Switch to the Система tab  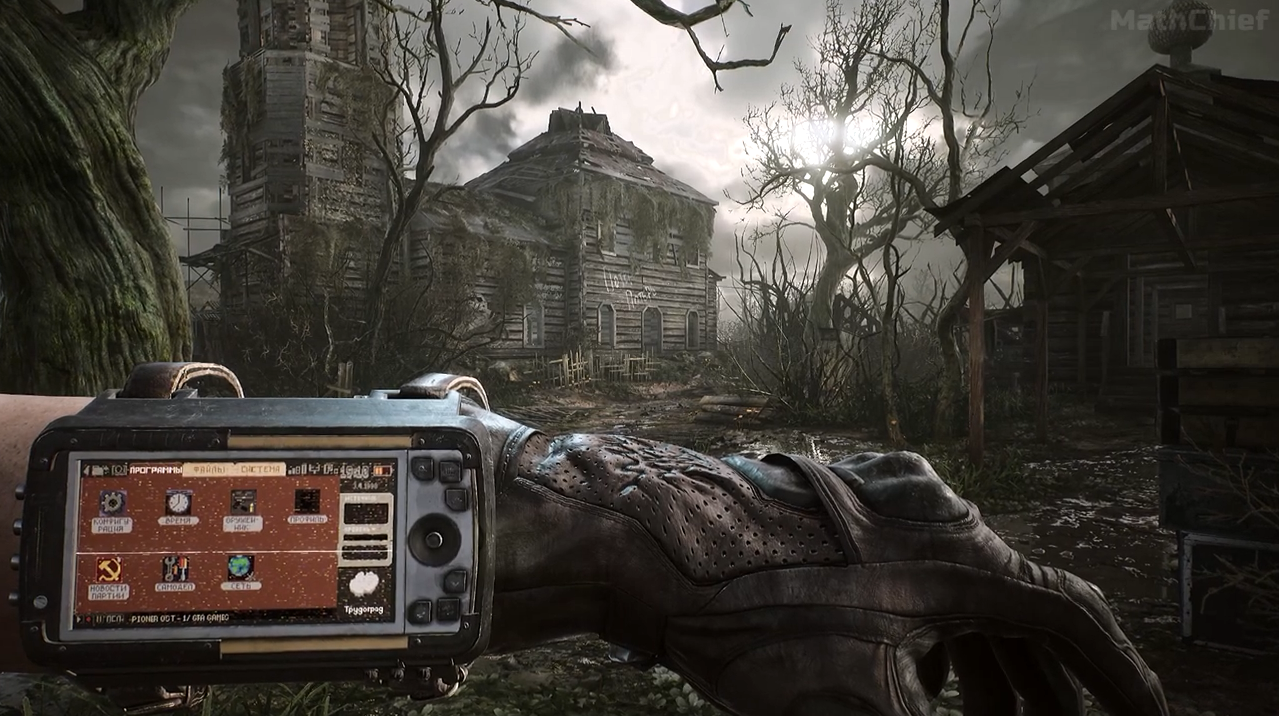(259, 468)
